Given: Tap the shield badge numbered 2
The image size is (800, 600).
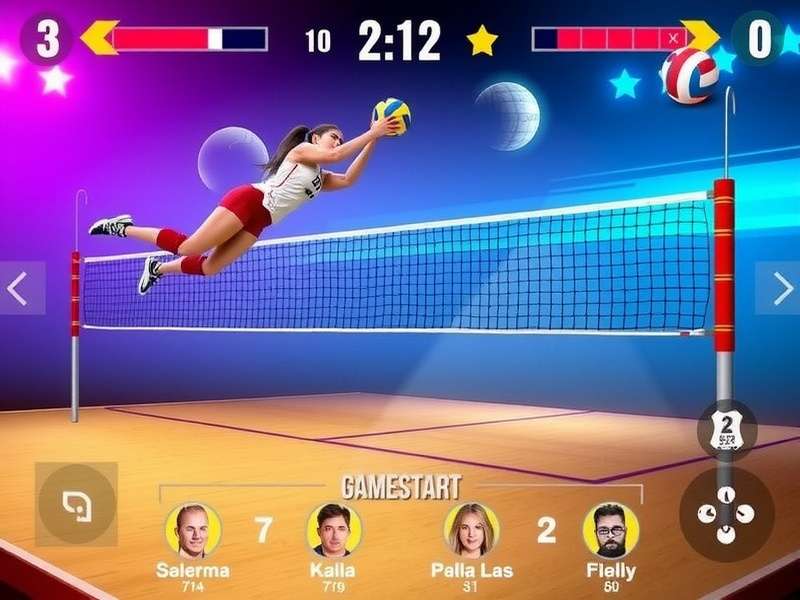Looking at the screenshot, I should [x=727, y=430].
